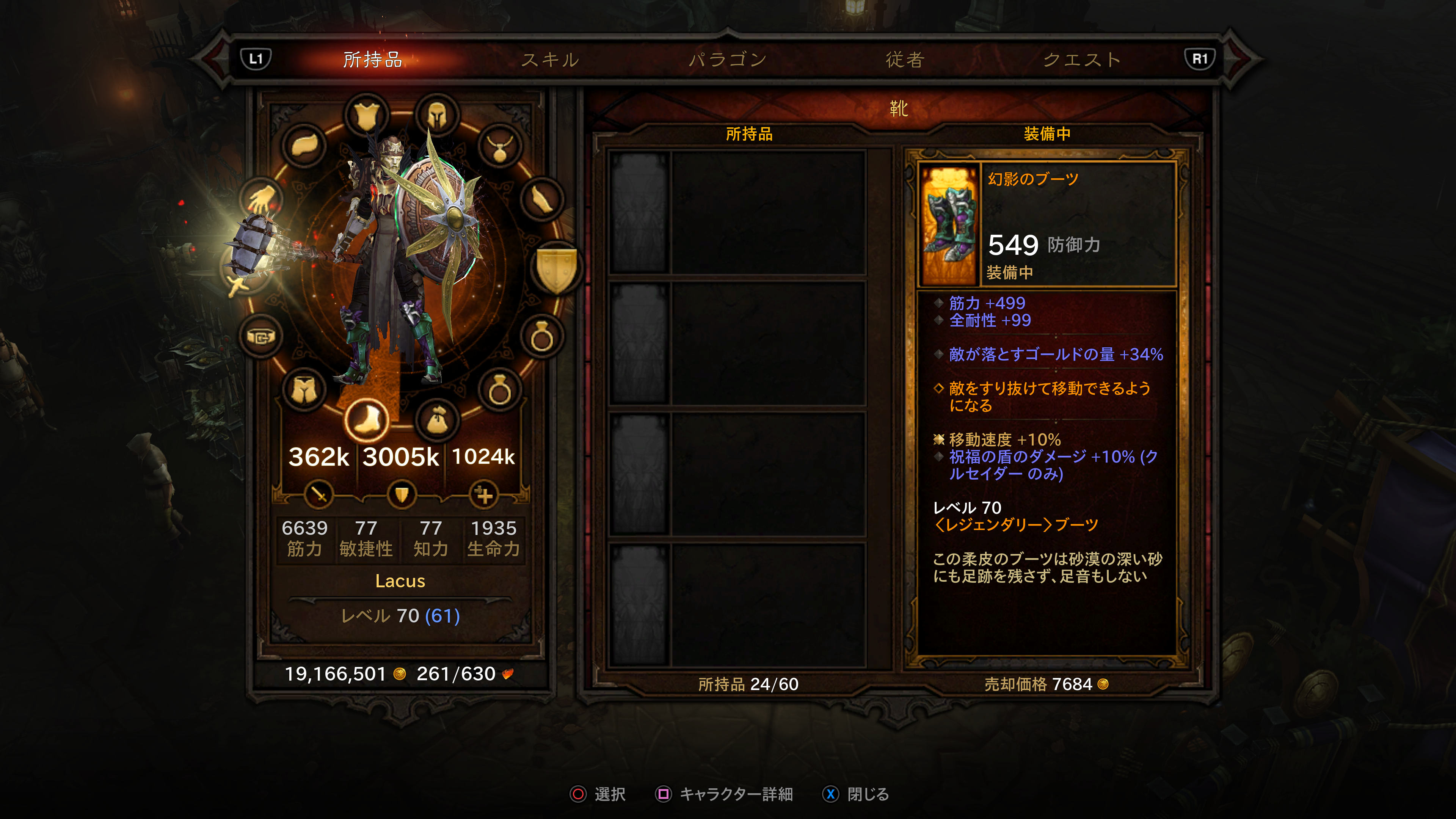The width and height of the screenshot is (1456, 819).
Task: Click the green-cross healing stat icon
Action: [484, 495]
